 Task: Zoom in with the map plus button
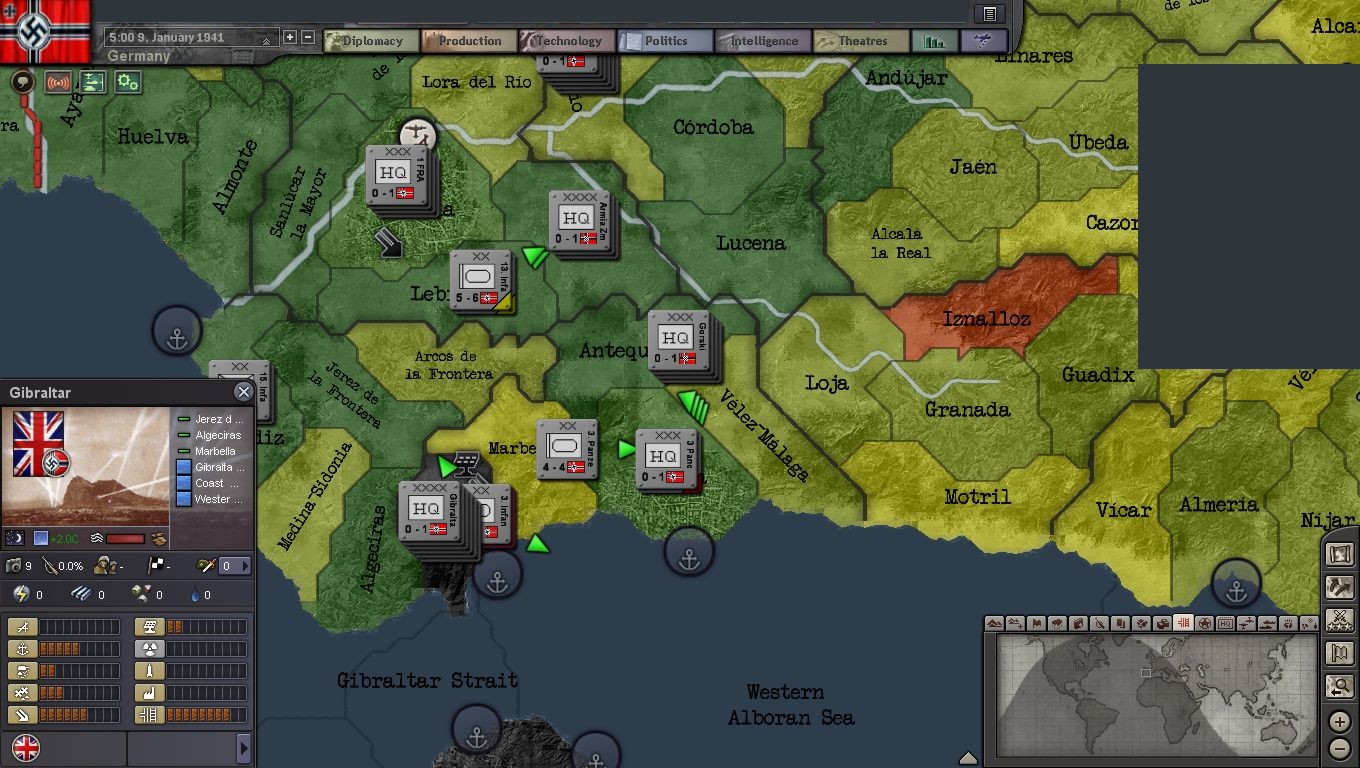(1340, 722)
